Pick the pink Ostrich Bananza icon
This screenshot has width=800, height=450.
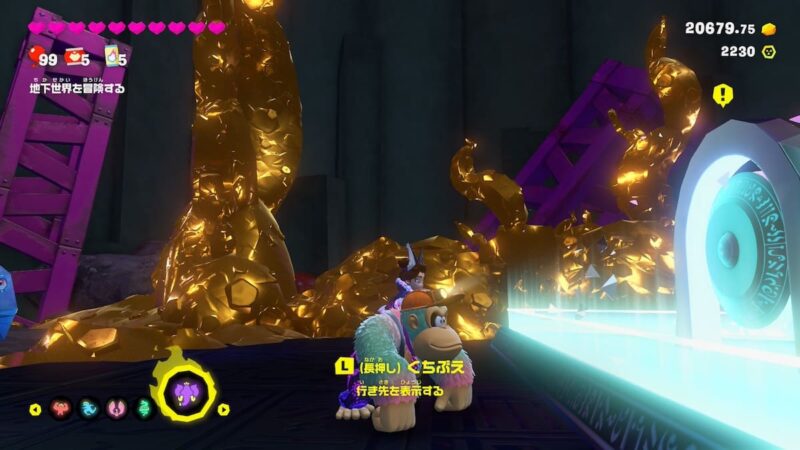[x=114, y=408]
